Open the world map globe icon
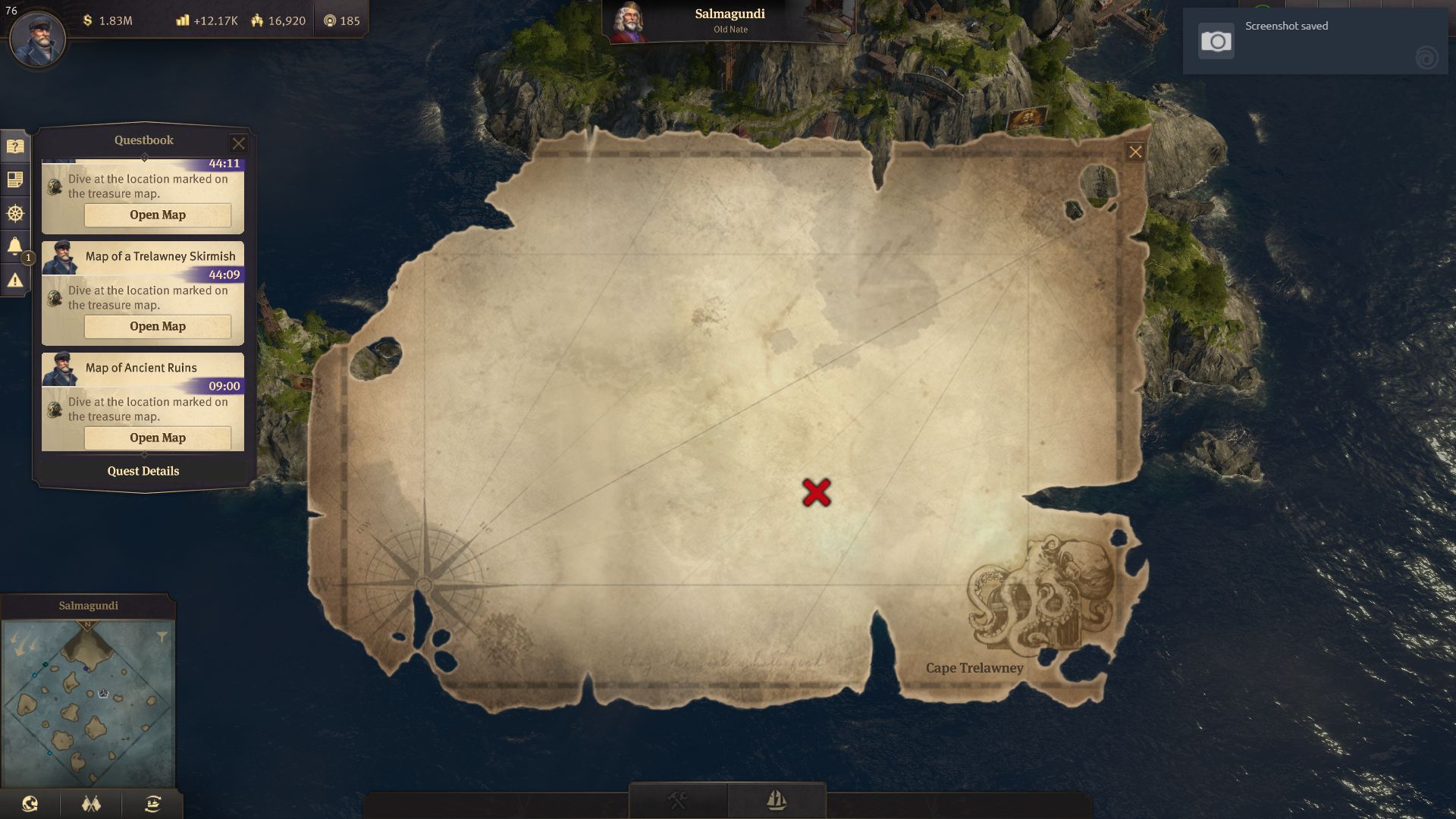Viewport: 1456px width, 819px height. [x=29, y=804]
